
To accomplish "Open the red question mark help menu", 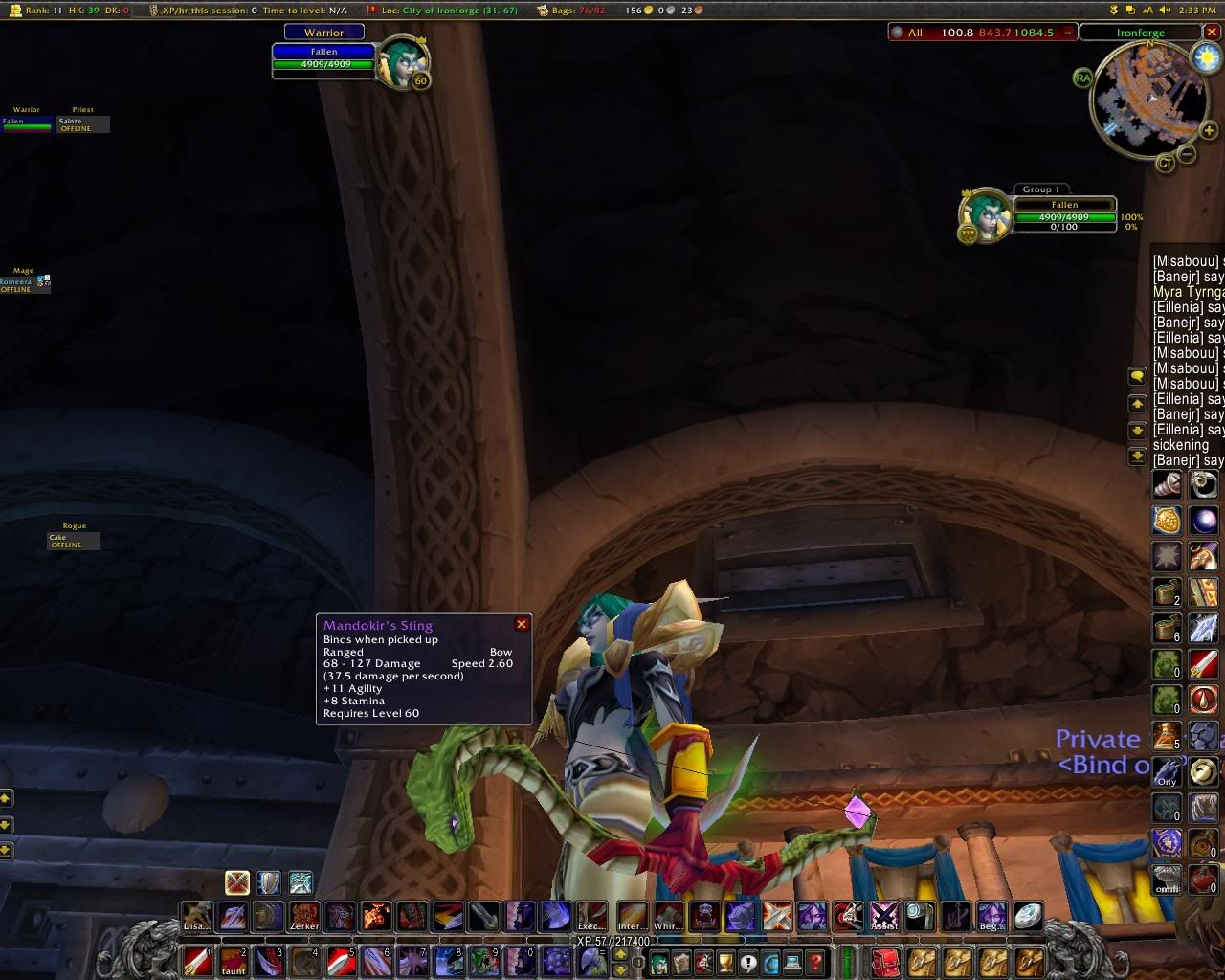I will pyautogui.click(x=815, y=963).
